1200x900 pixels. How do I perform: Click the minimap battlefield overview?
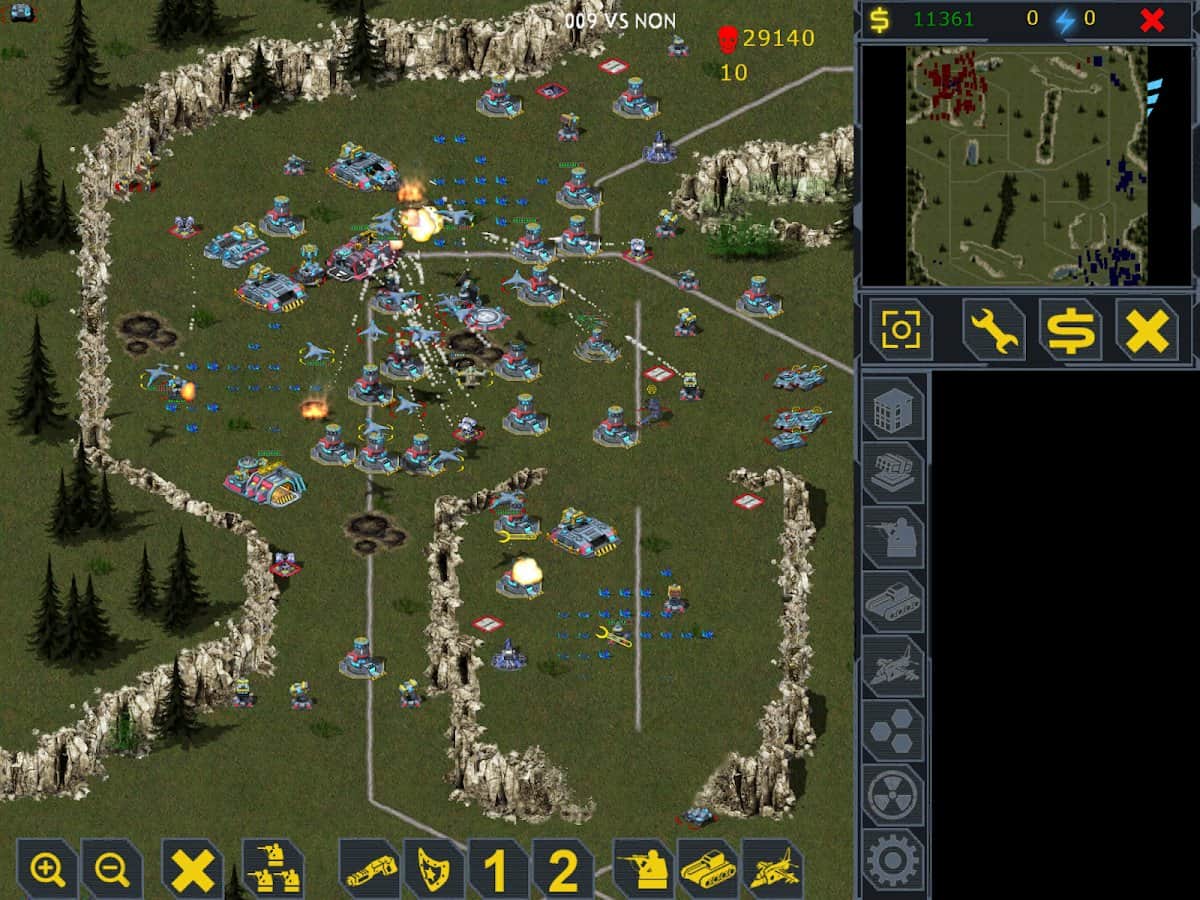(1027, 166)
